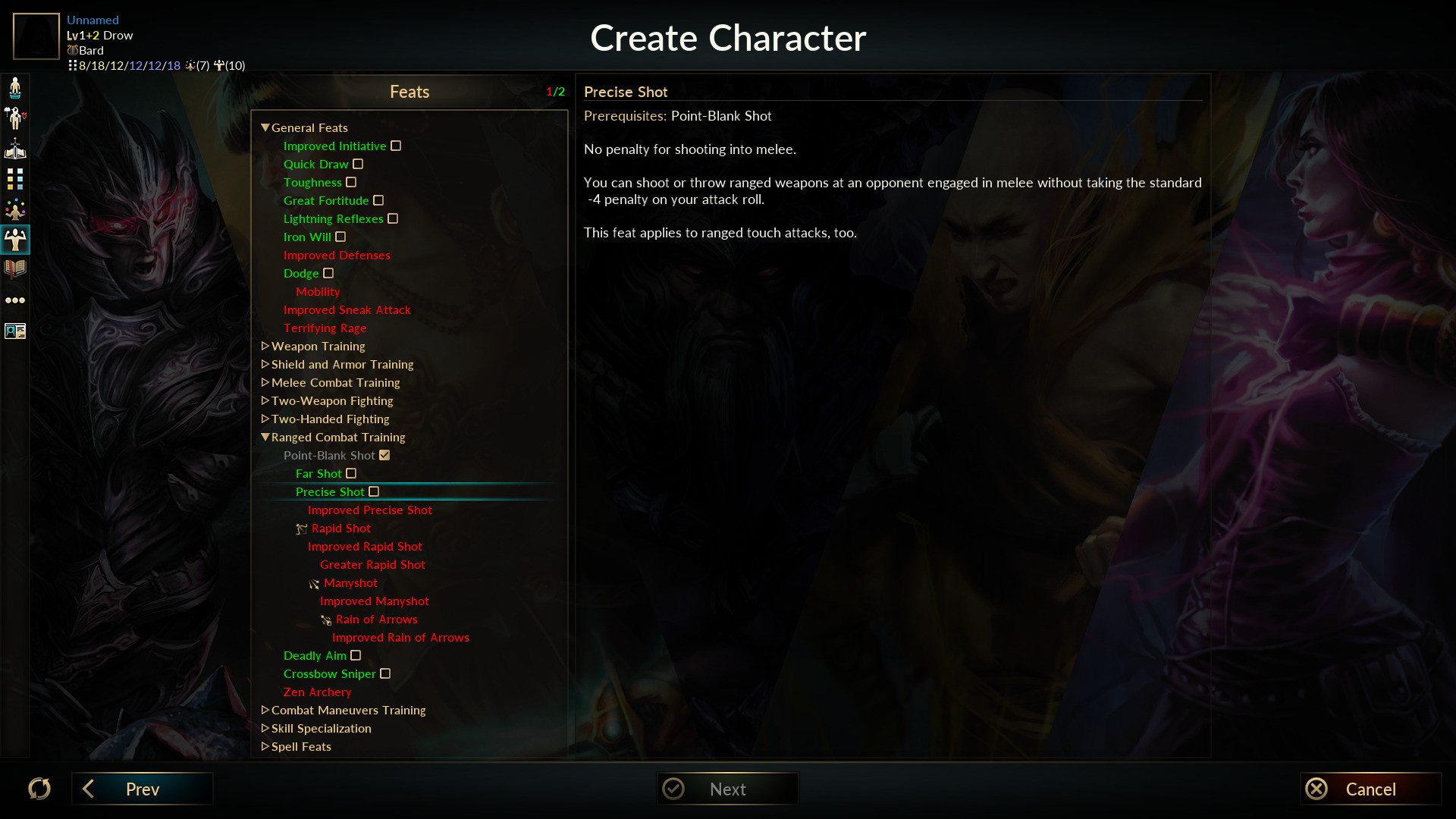Enable the Deadly Aim feat checkbox
This screenshot has width=1456, height=819.
tap(356, 656)
